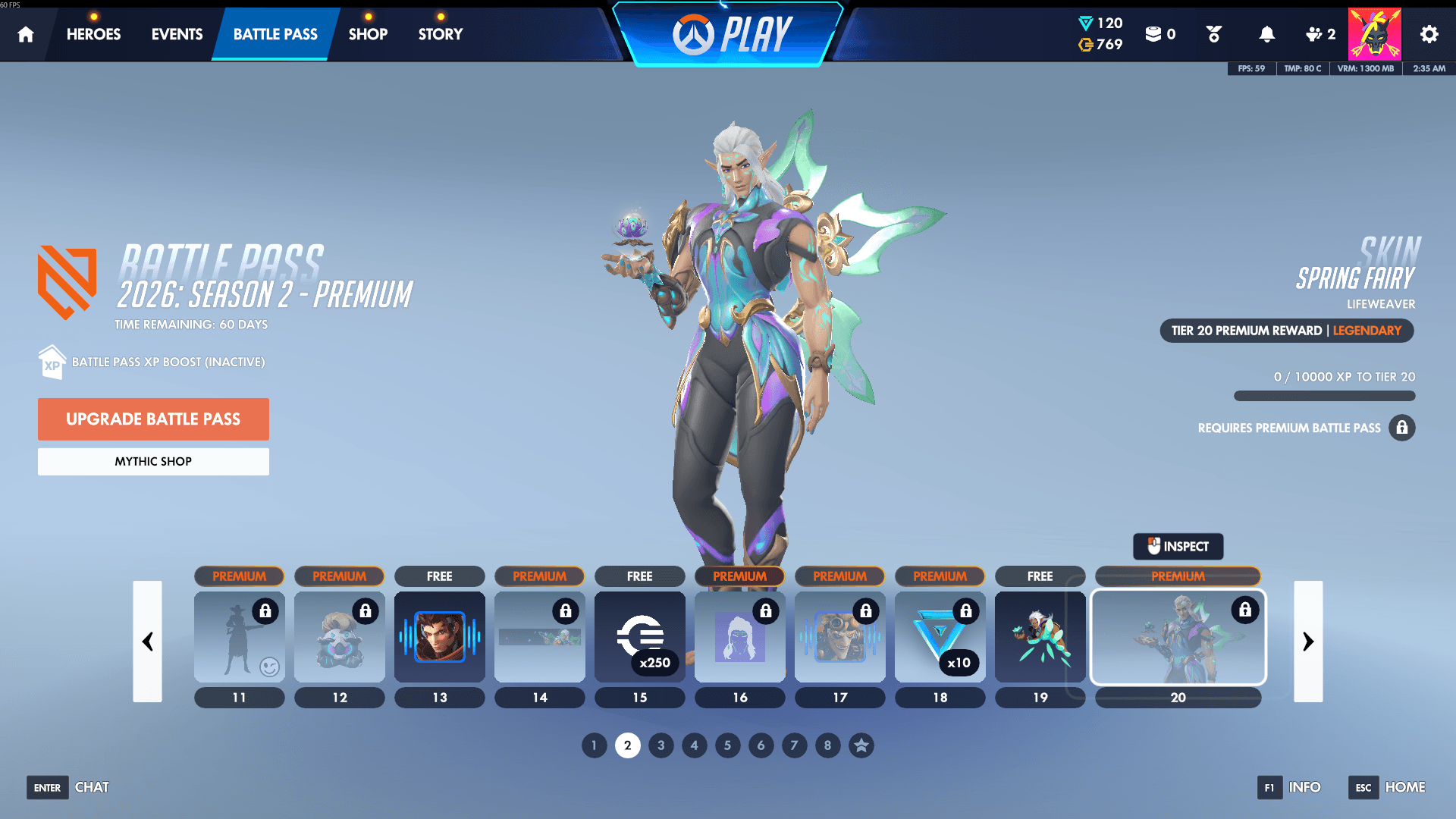Click the Home icon in the navigation bar
The height and width of the screenshot is (819, 1456).
[26, 34]
